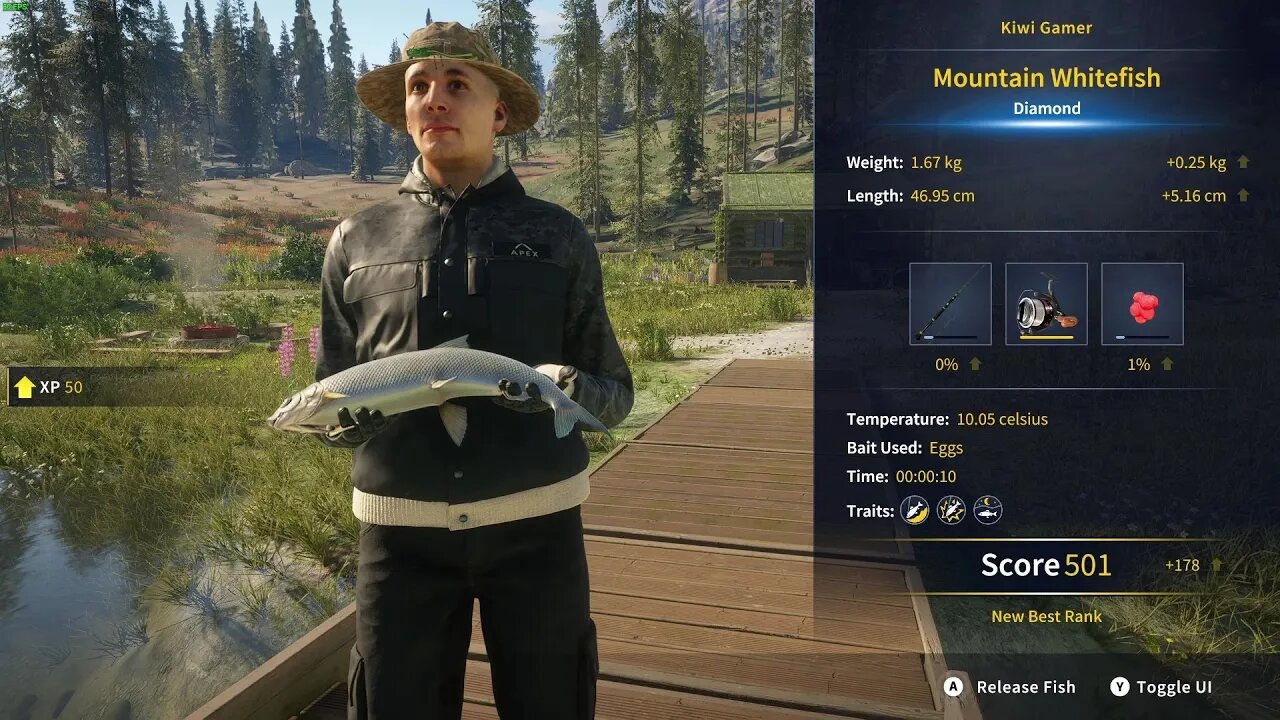
Task: Click the A button icon beside Release Fish
Action: click(952, 687)
